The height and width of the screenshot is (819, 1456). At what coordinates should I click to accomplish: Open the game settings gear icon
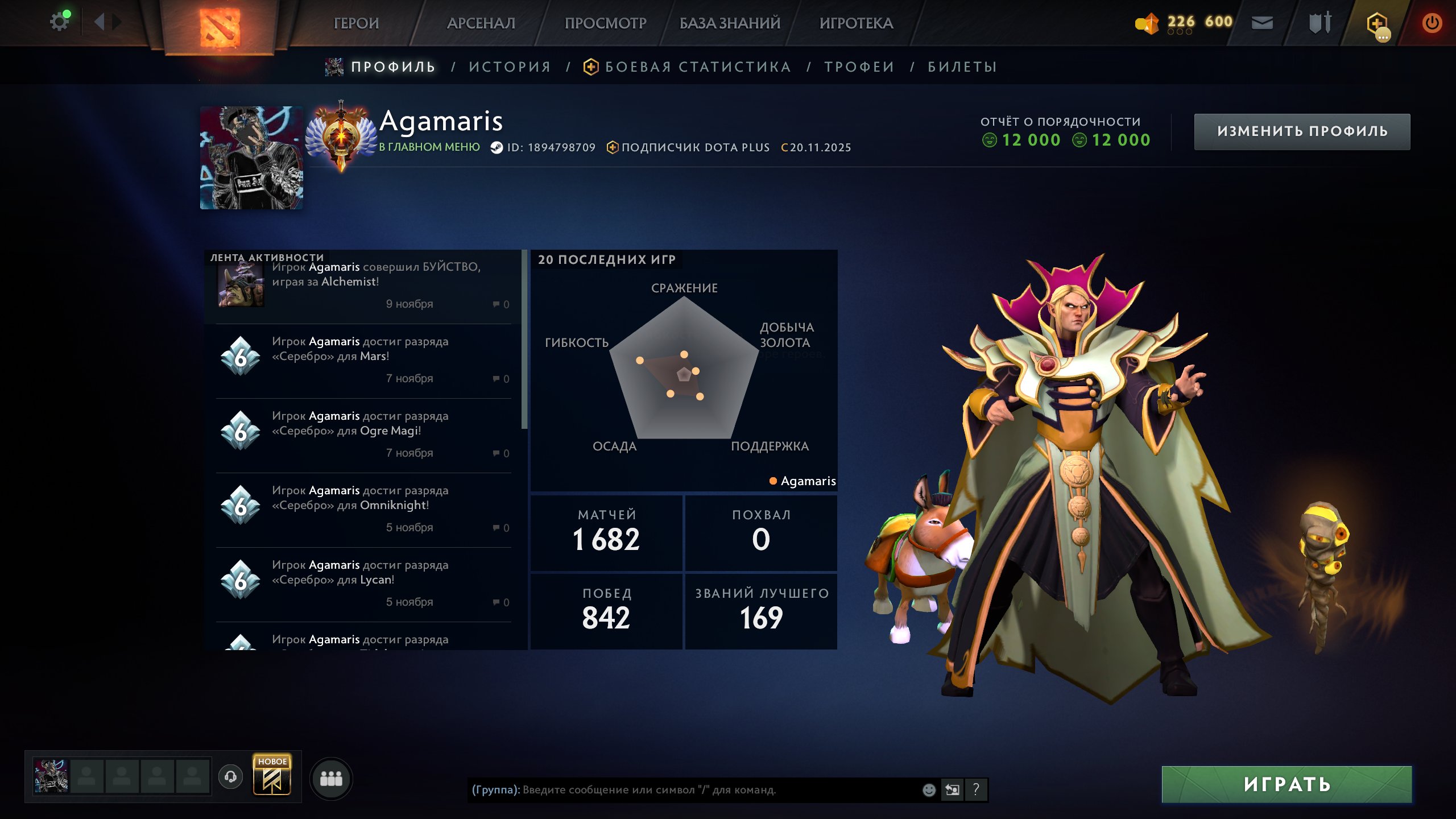coord(60,20)
